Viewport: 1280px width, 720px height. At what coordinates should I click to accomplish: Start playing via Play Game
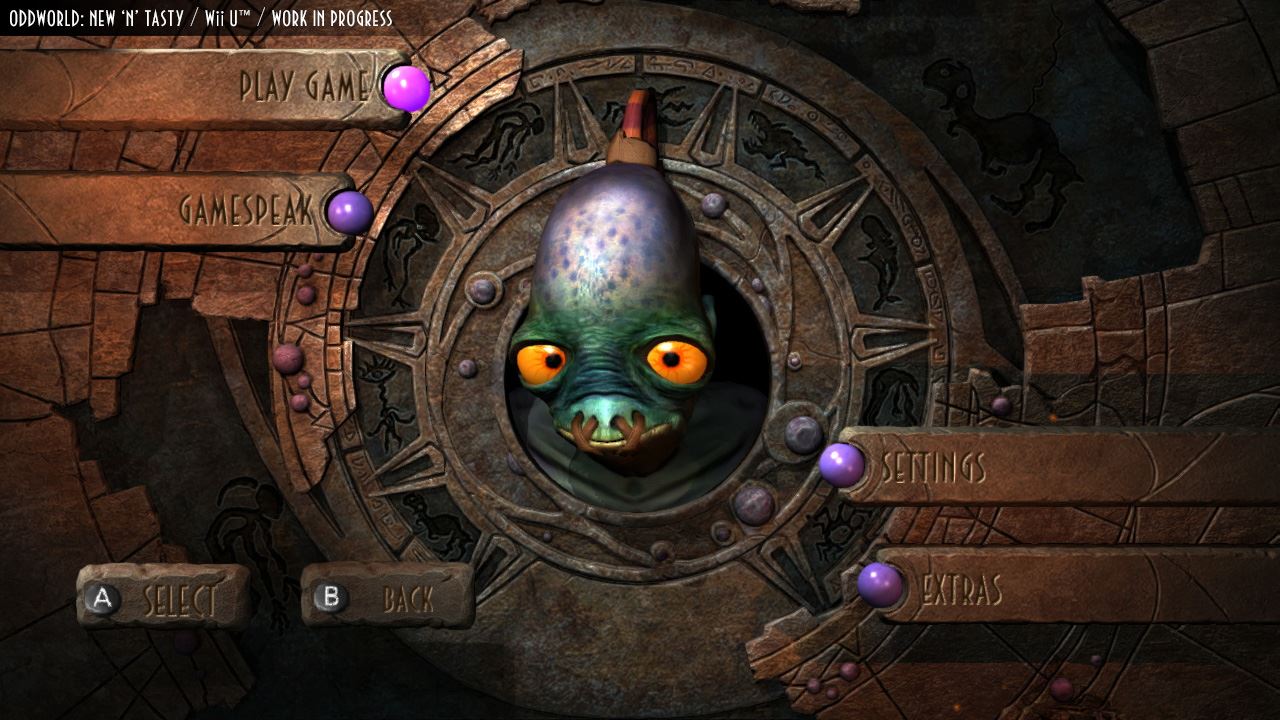coord(304,87)
